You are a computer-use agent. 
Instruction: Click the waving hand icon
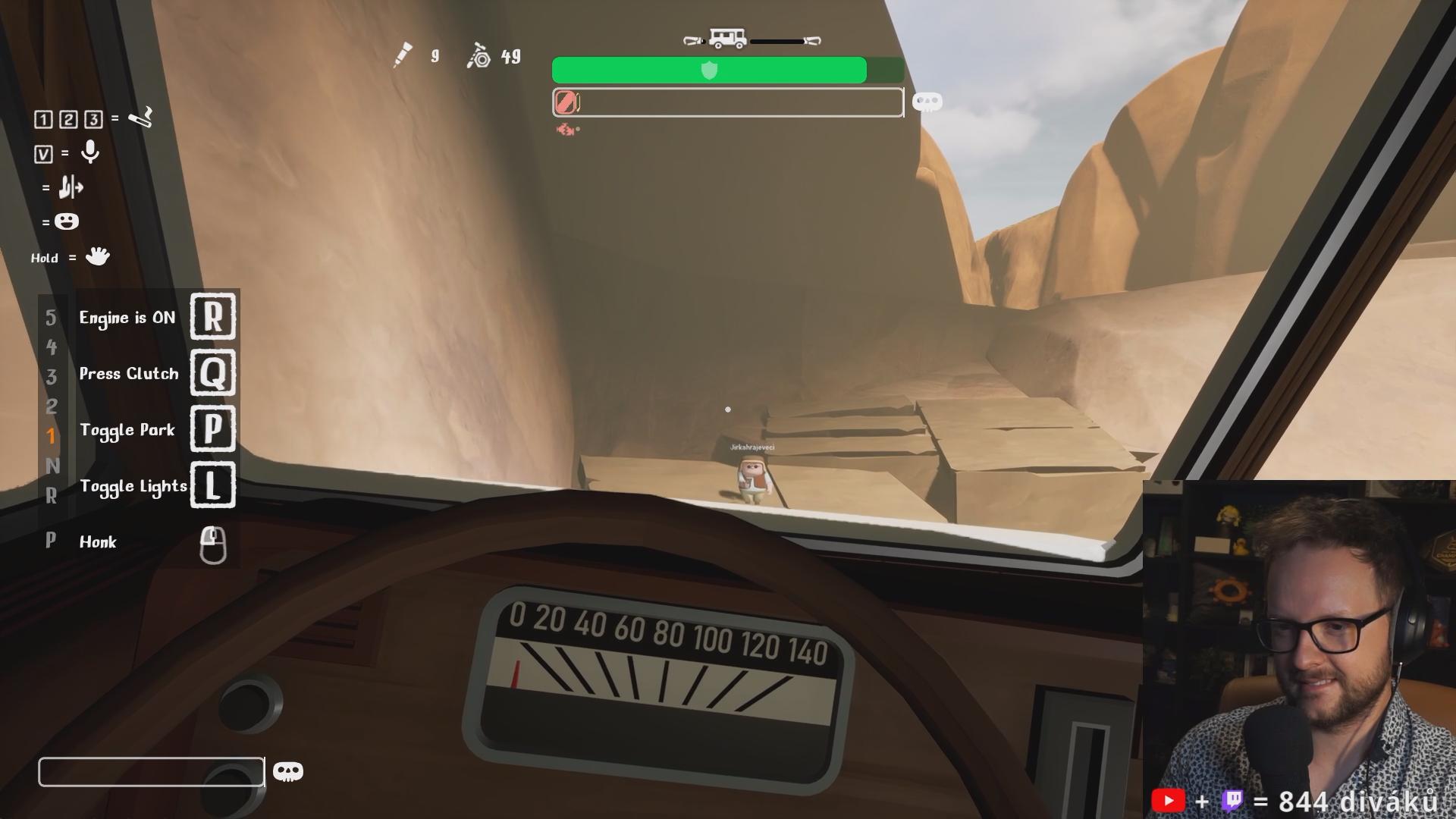tap(97, 256)
